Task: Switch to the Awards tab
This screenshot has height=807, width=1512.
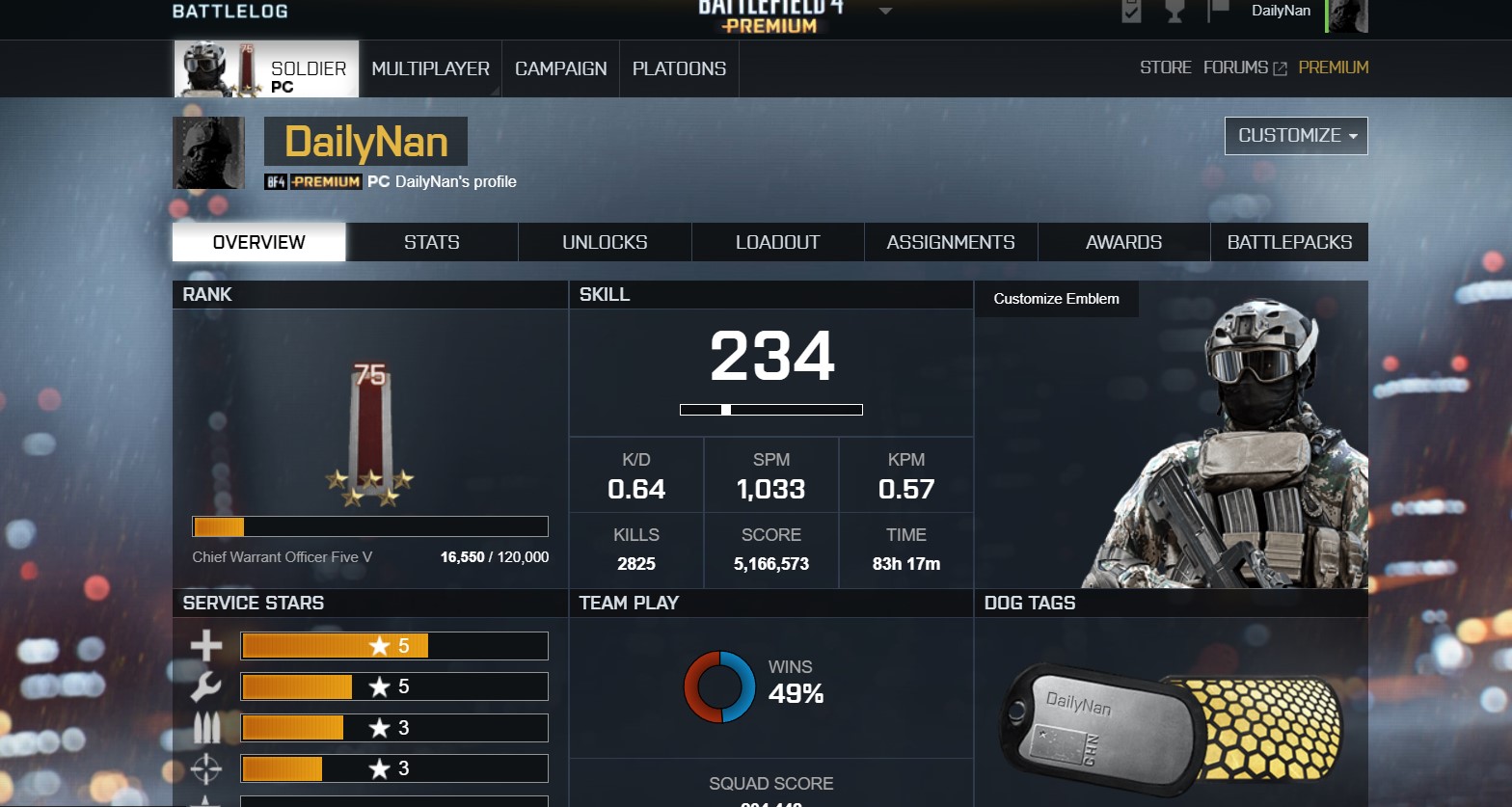Action: pos(1123,242)
